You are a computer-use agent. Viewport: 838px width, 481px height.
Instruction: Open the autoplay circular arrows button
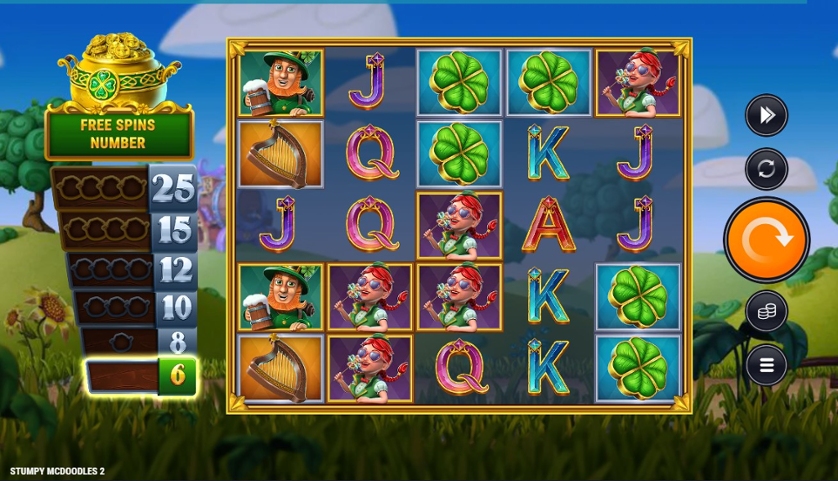[x=766, y=169]
